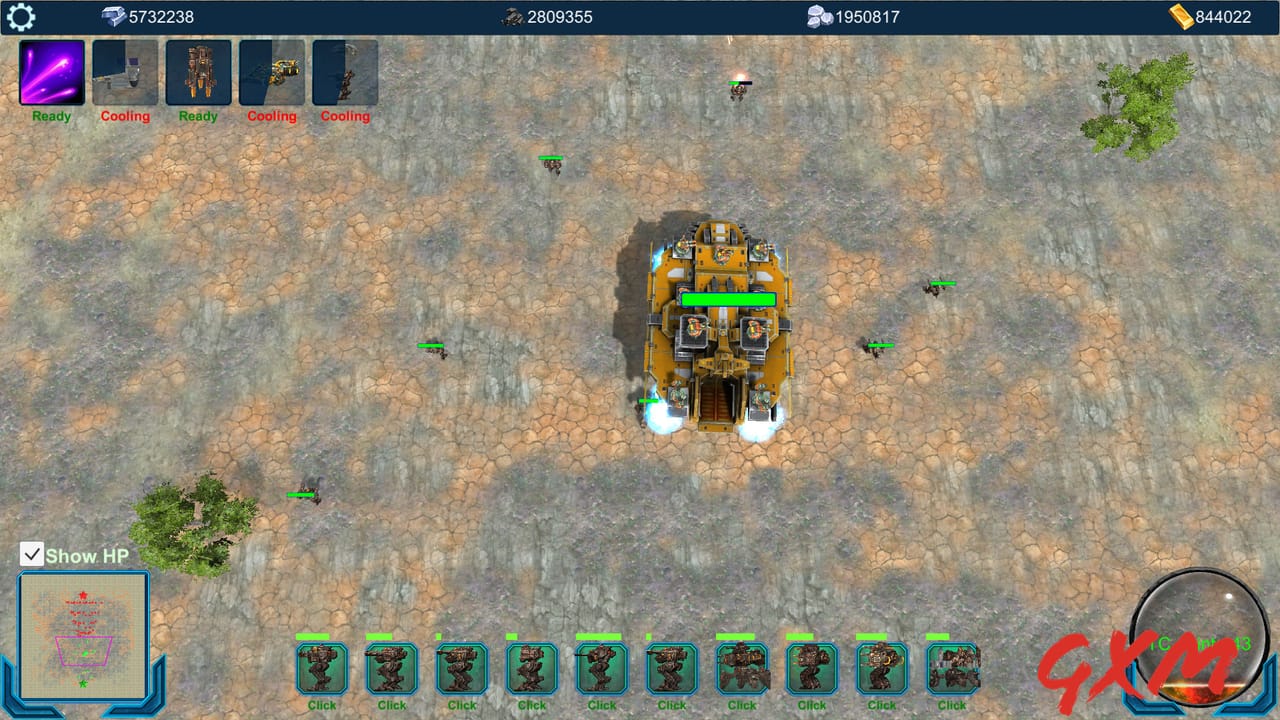1280x720 pixels.
Task: Click the cooling yellow harvester ability icon
Action: point(271,72)
